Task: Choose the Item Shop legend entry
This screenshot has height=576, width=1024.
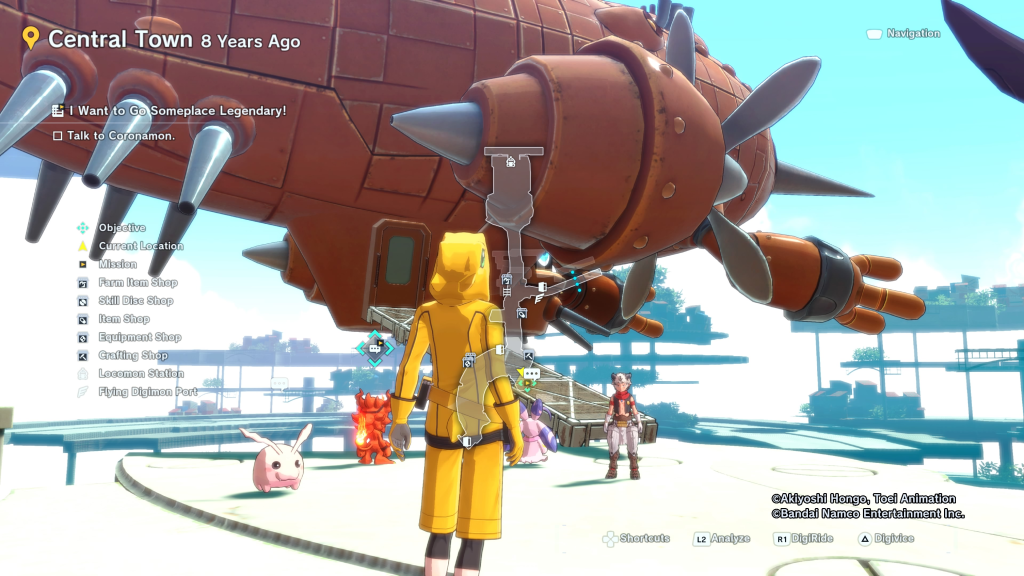Action: tap(123, 319)
